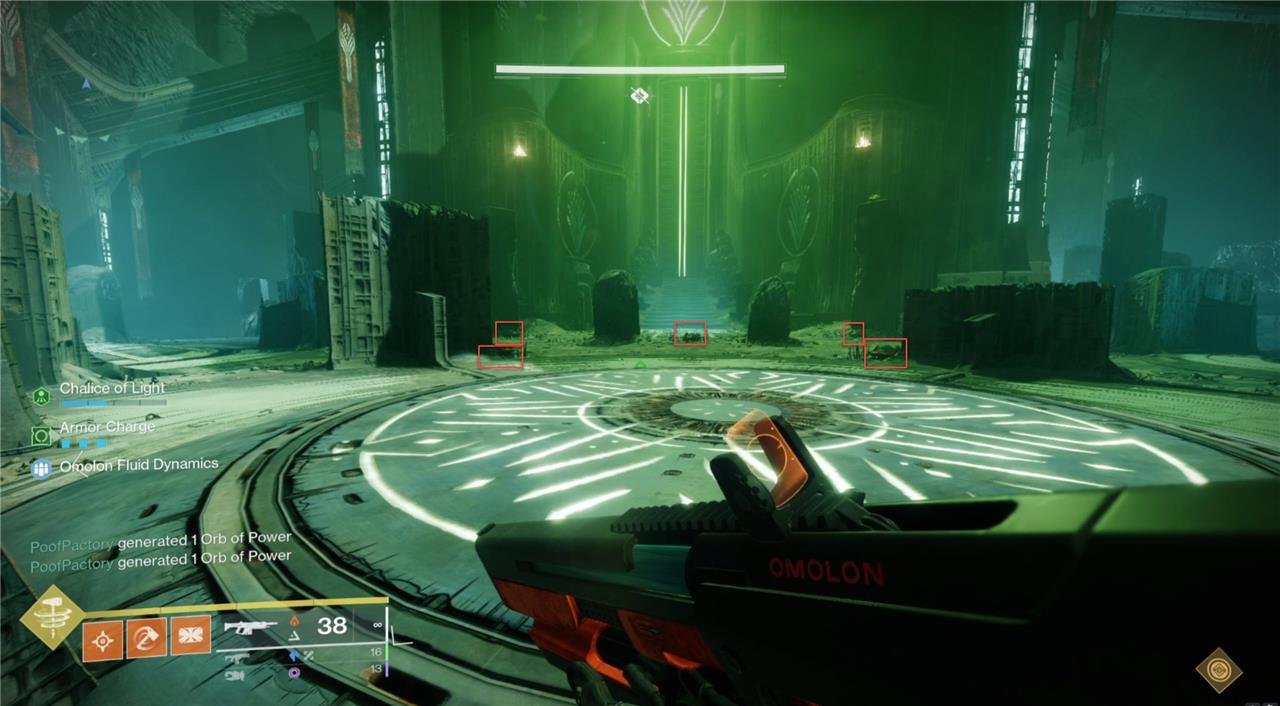Select the grenade ability icon

point(102,639)
